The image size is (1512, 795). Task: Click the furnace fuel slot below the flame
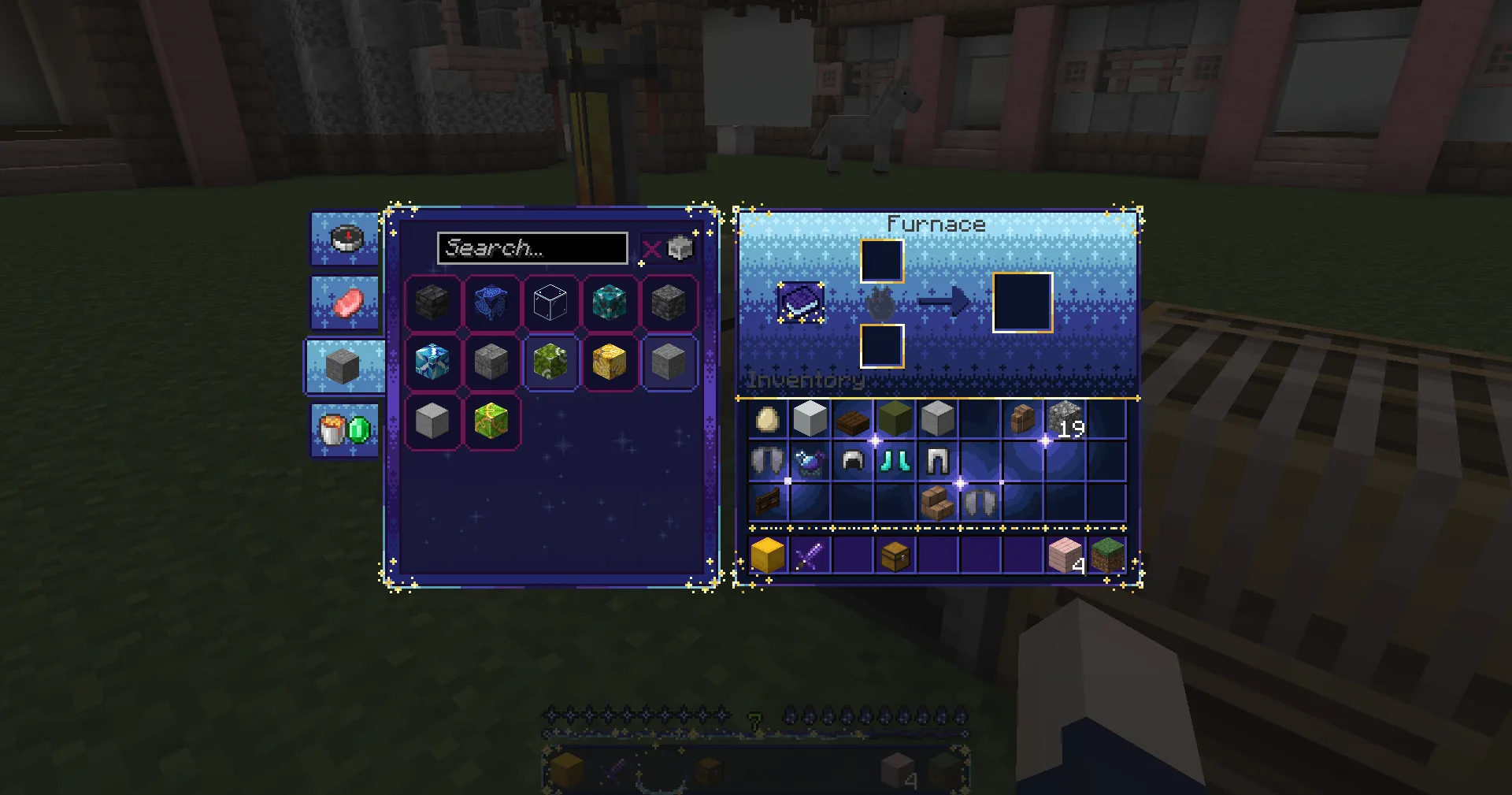(x=882, y=344)
